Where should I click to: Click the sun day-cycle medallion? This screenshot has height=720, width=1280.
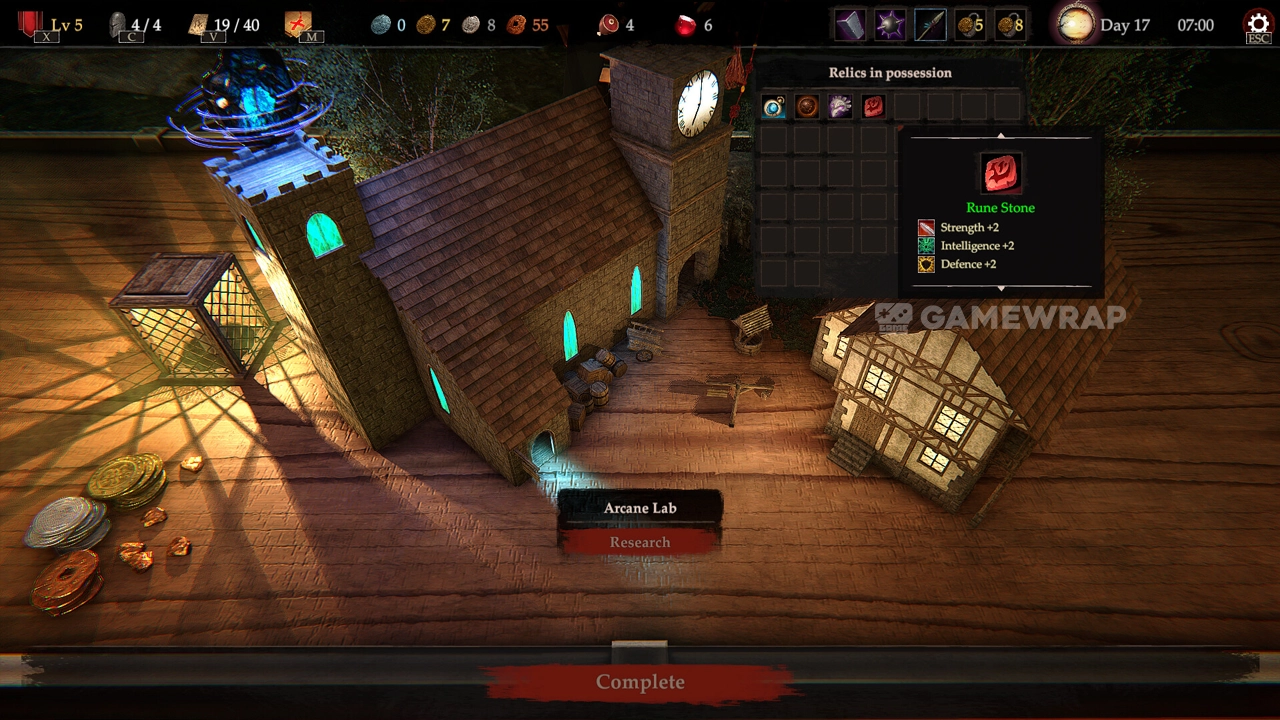1076,25
